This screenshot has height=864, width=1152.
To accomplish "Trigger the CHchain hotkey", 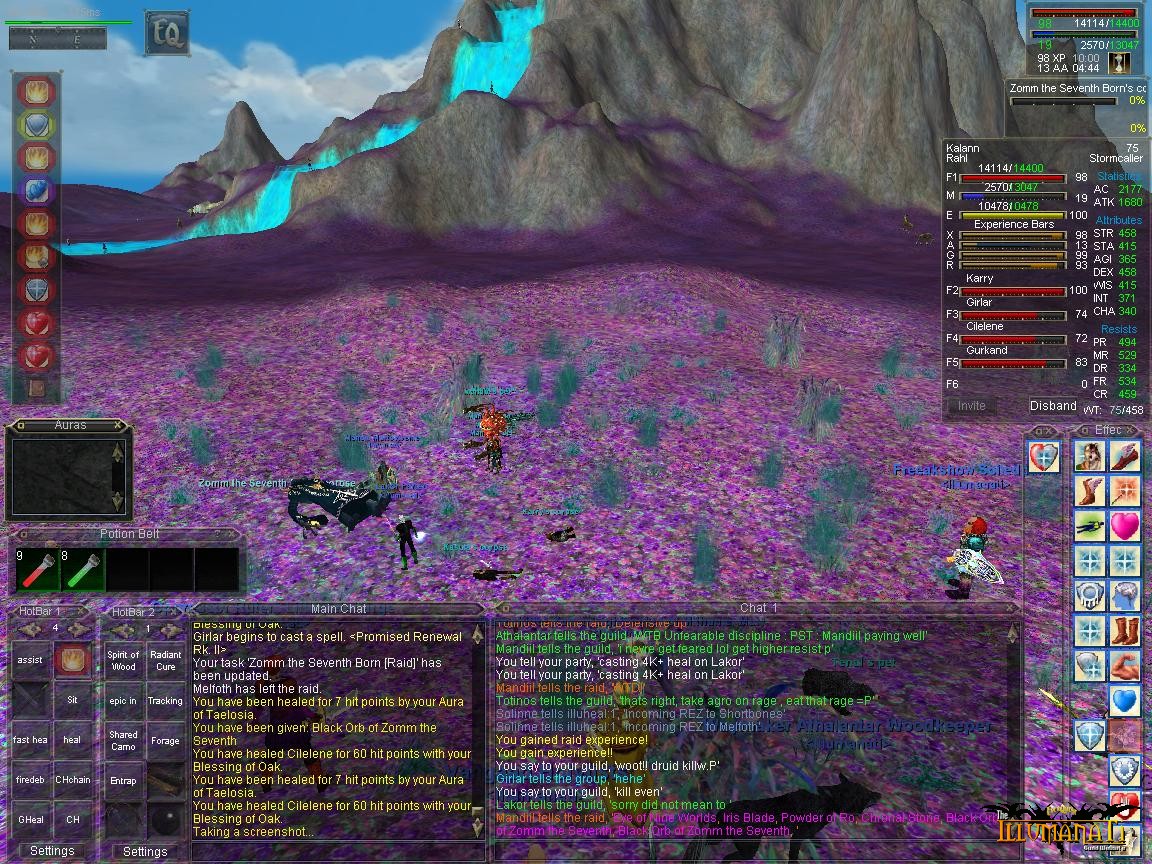I will (72, 780).
